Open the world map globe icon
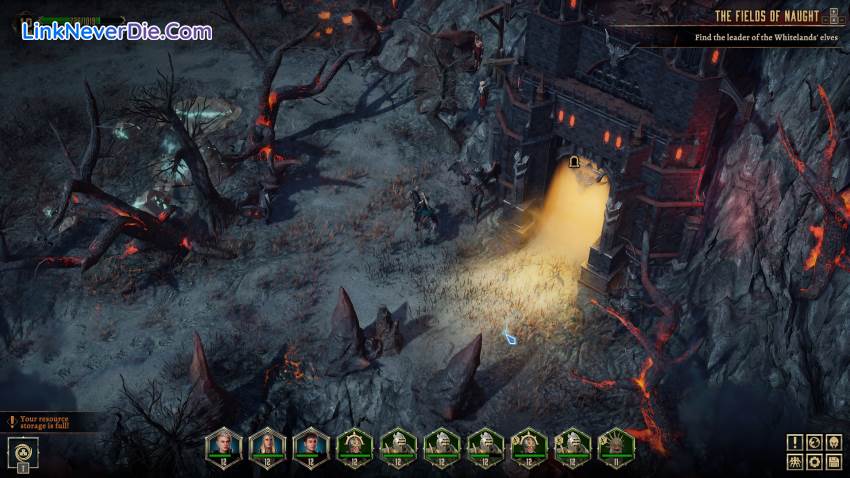 pyautogui.click(x=814, y=442)
